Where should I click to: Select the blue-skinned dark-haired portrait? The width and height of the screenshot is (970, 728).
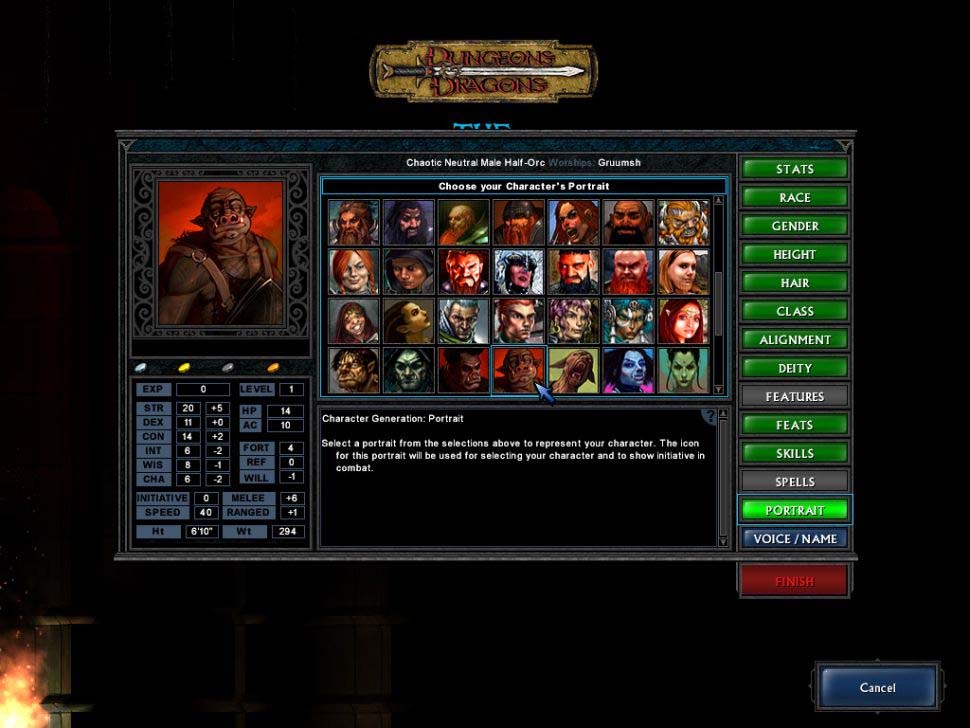[x=629, y=370]
